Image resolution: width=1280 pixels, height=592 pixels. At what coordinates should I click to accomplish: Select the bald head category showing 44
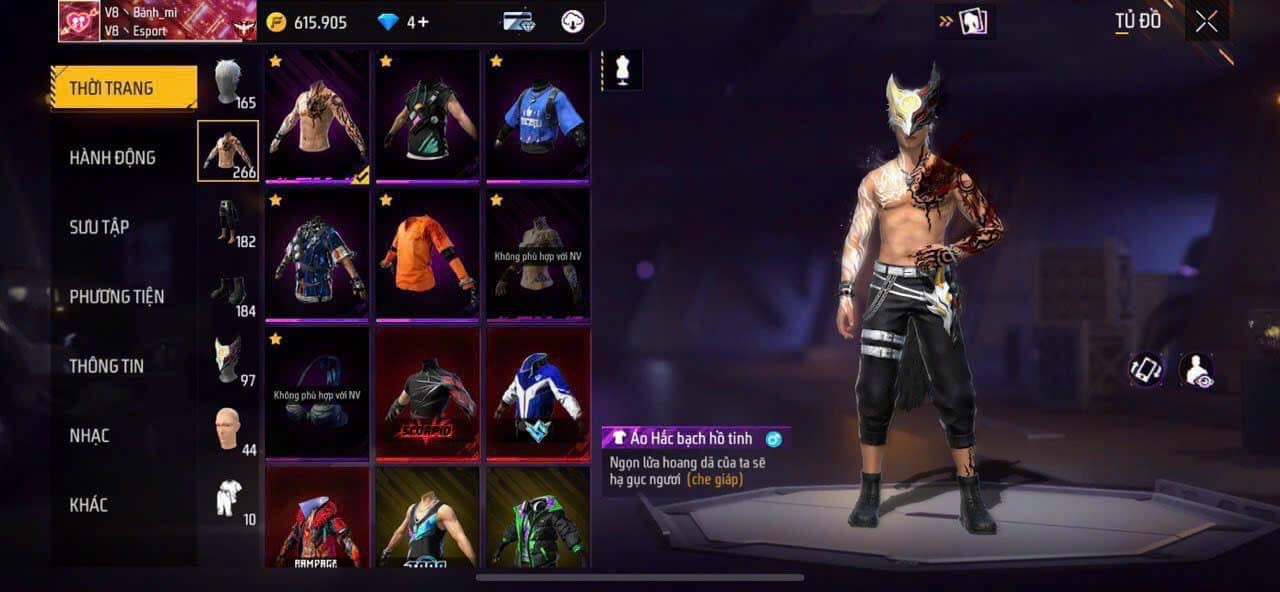tap(229, 430)
